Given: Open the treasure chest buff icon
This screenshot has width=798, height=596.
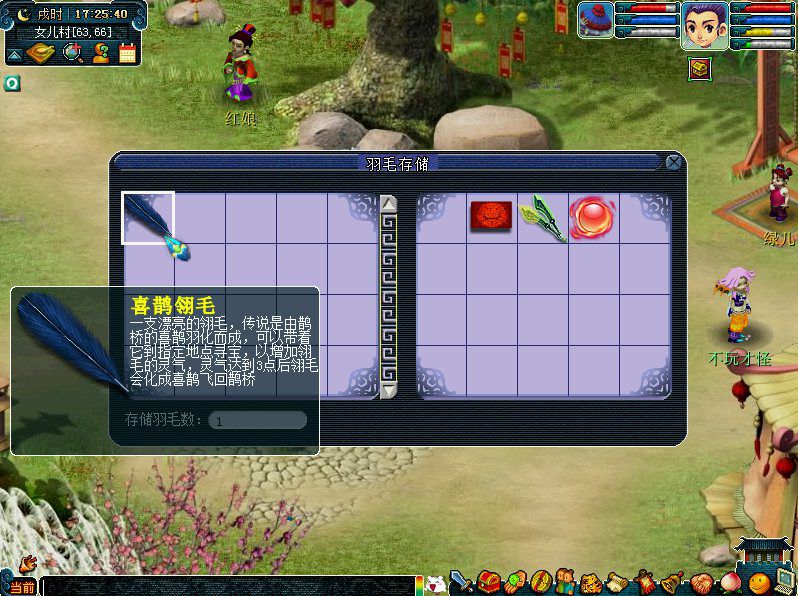Looking at the screenshot, I should tap(700, 68).
